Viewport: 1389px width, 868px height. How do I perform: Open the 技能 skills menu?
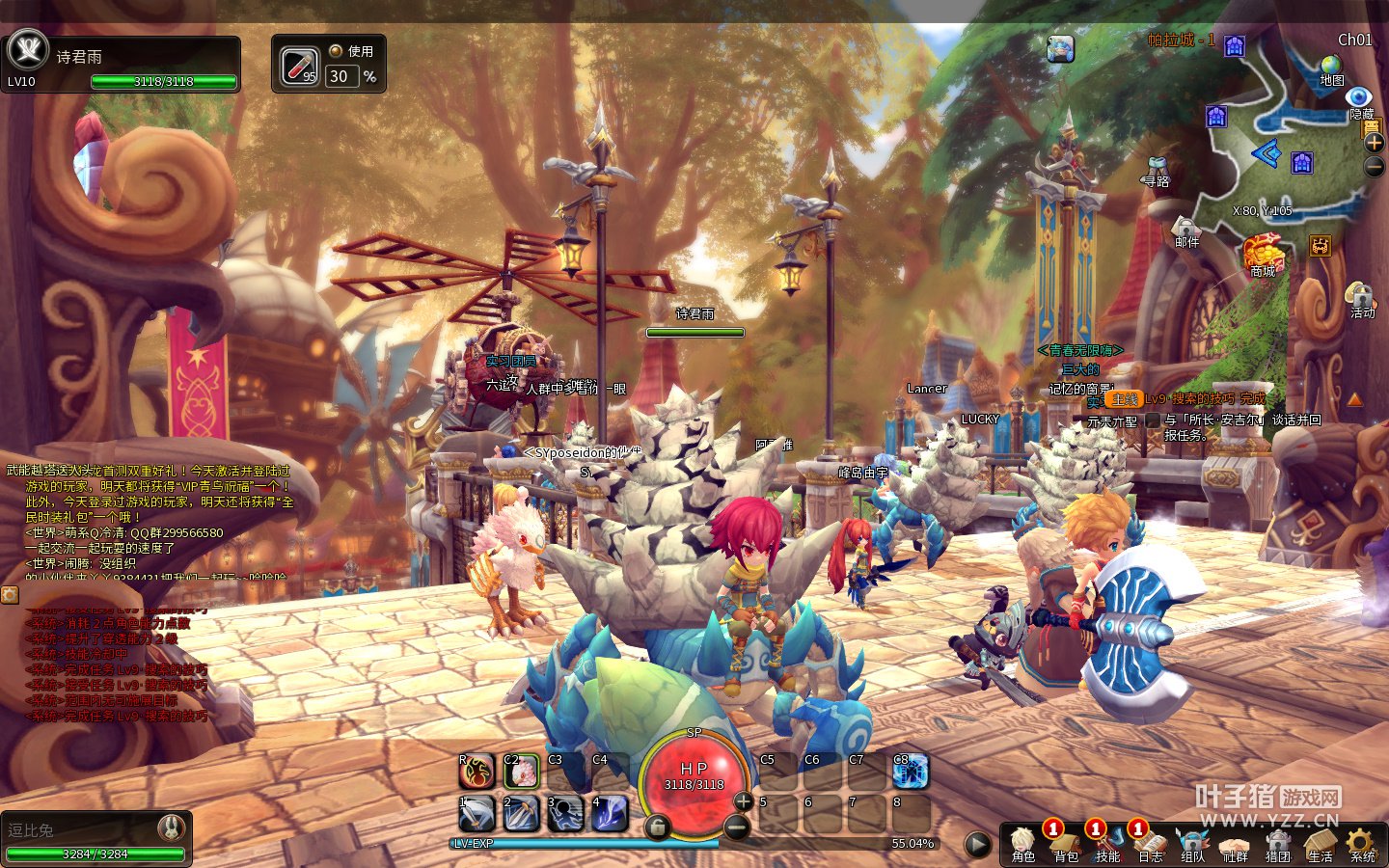tap(1107, 843)
